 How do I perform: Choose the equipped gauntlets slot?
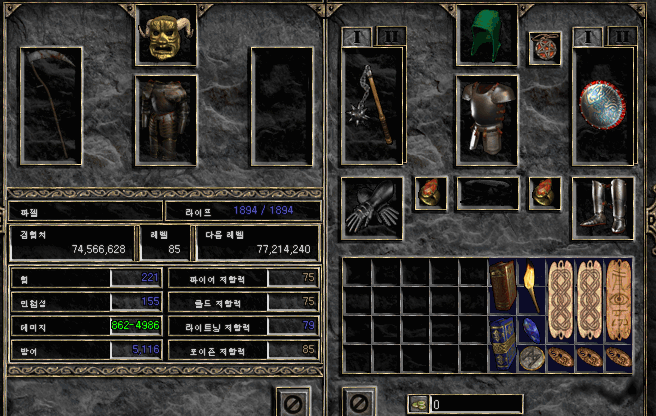372,207
